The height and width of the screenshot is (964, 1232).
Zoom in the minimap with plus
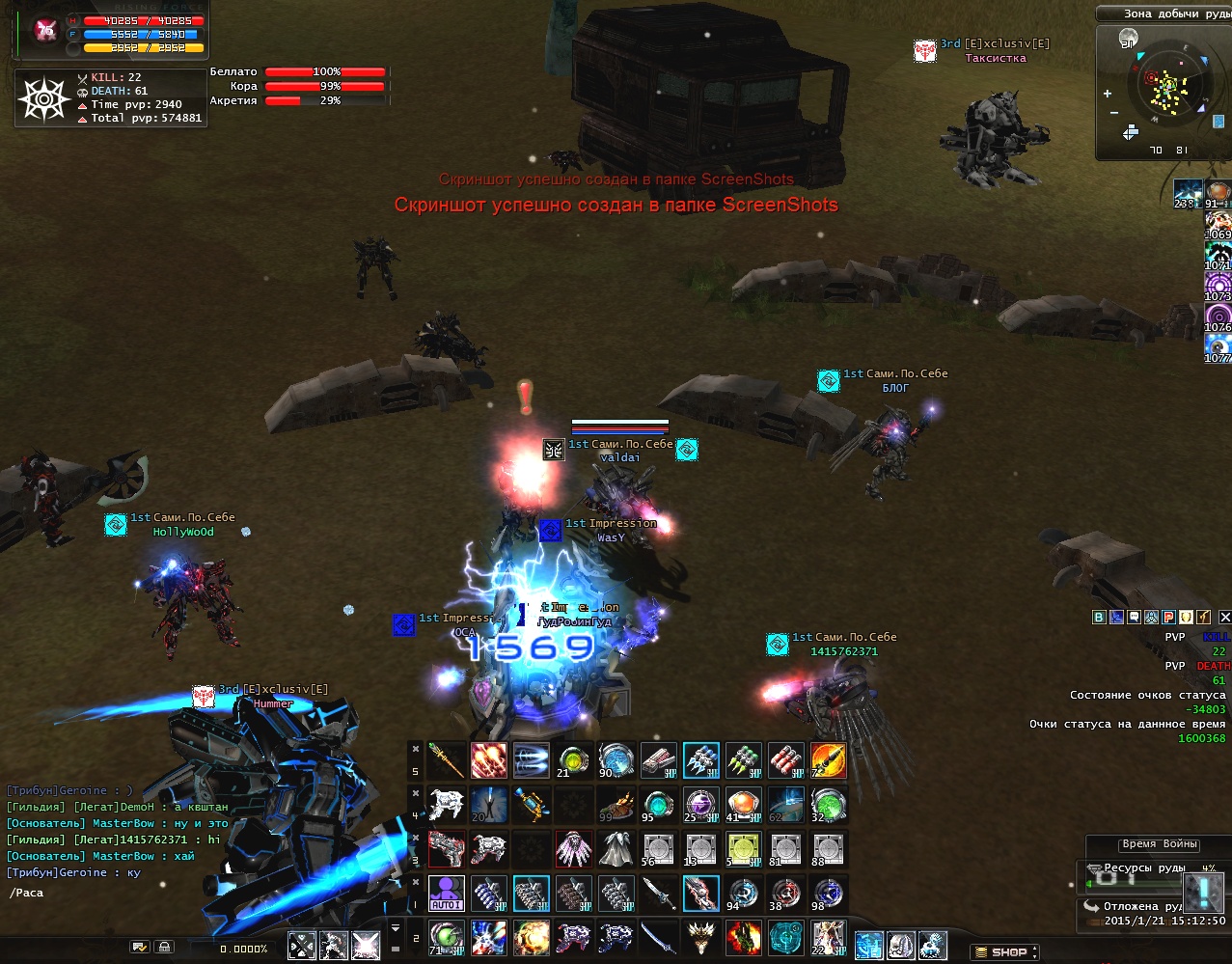tap(1108, 94)
